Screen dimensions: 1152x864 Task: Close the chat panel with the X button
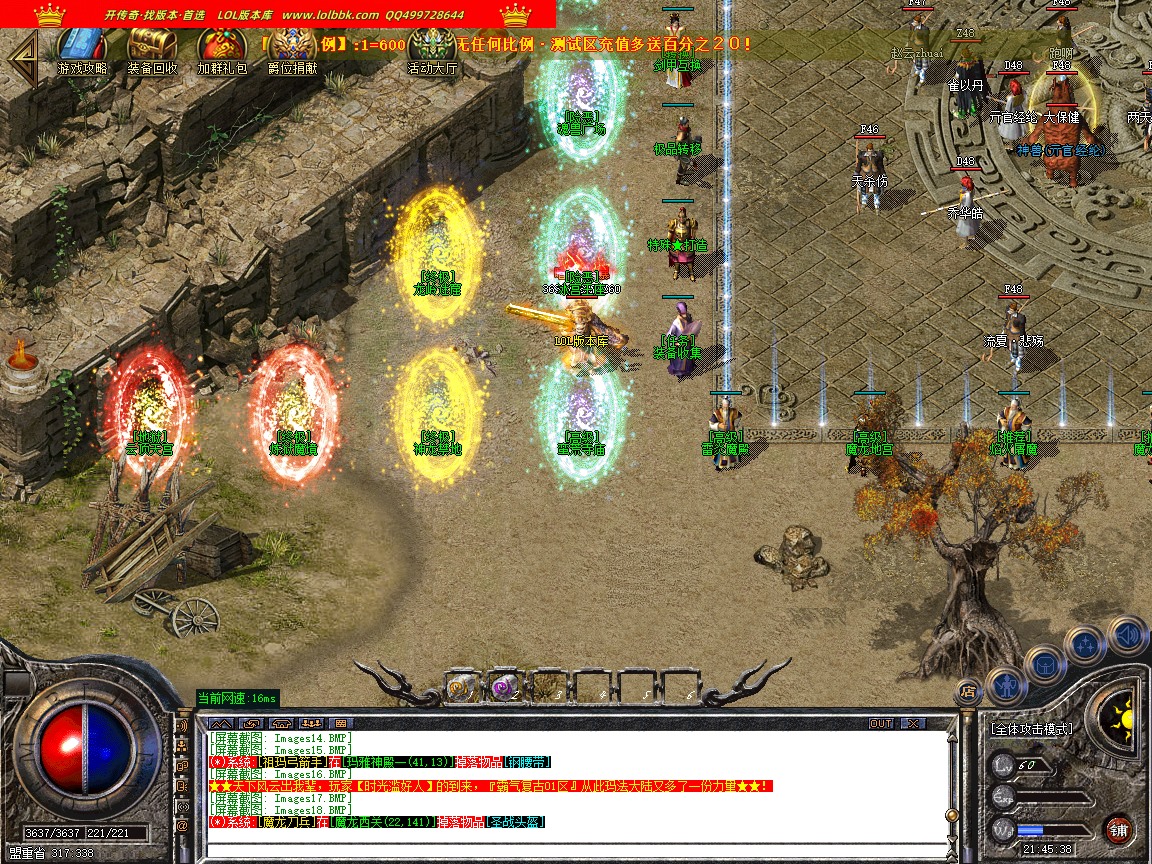[912, 723]
